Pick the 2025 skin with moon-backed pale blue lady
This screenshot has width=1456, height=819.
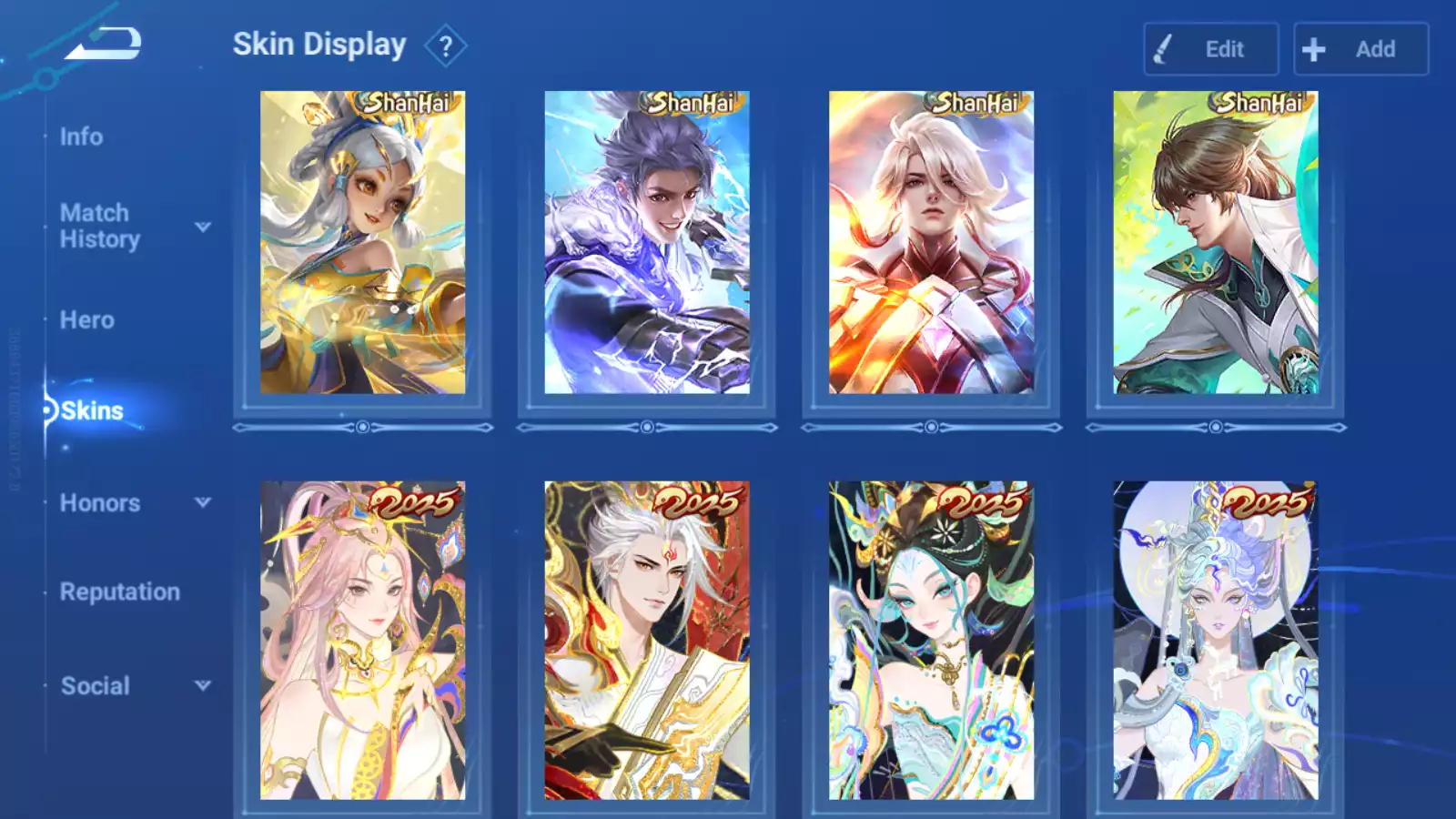tap(1215, 641)
